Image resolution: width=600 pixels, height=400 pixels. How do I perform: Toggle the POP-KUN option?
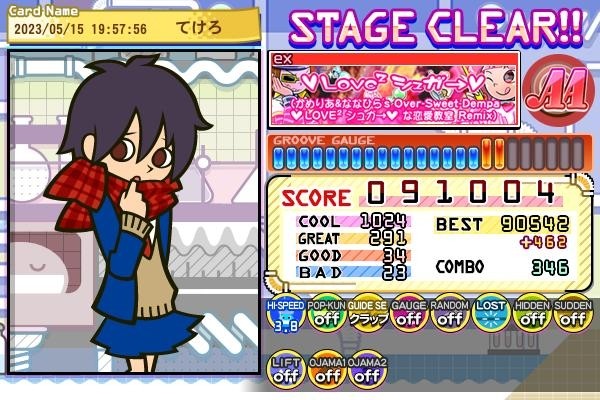[x=327, y=318]
